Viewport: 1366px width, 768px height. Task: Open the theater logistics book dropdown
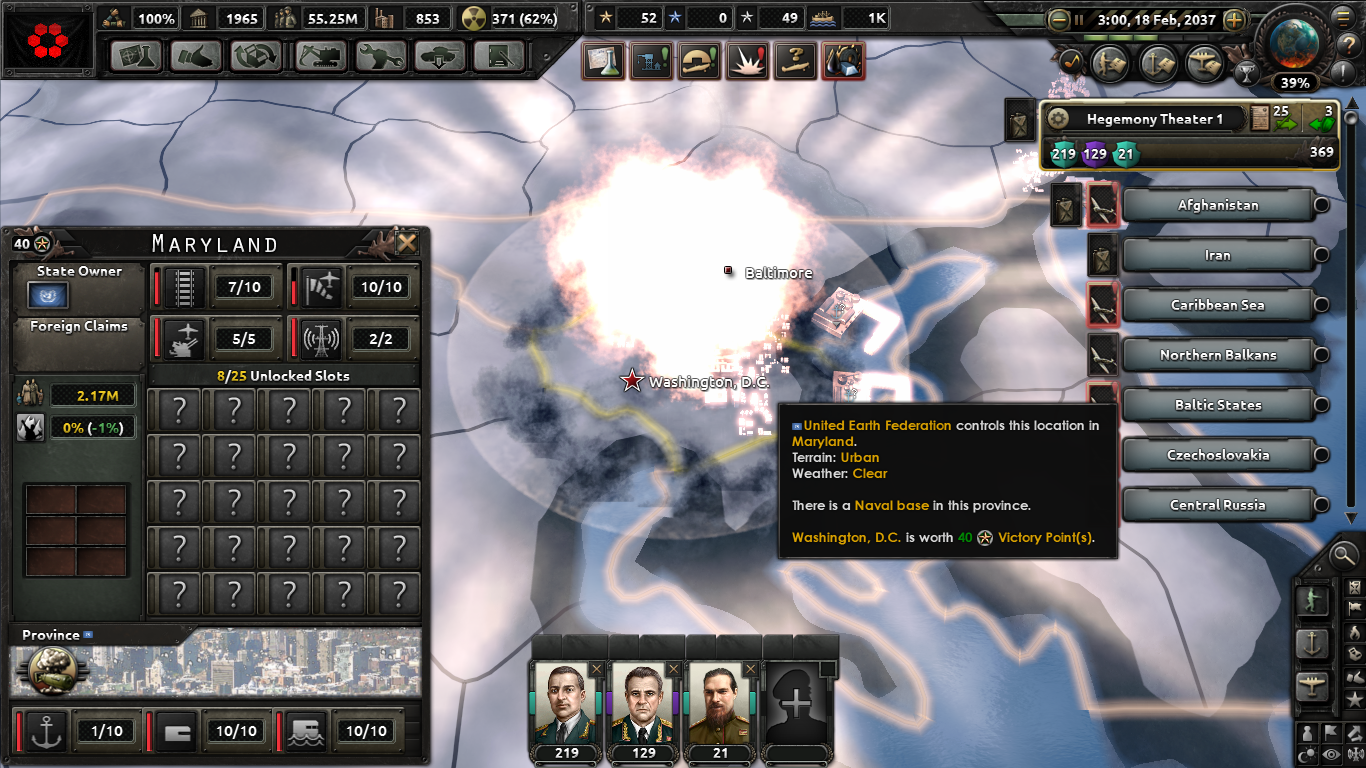pyautogui.click(x=1258, y=118)
